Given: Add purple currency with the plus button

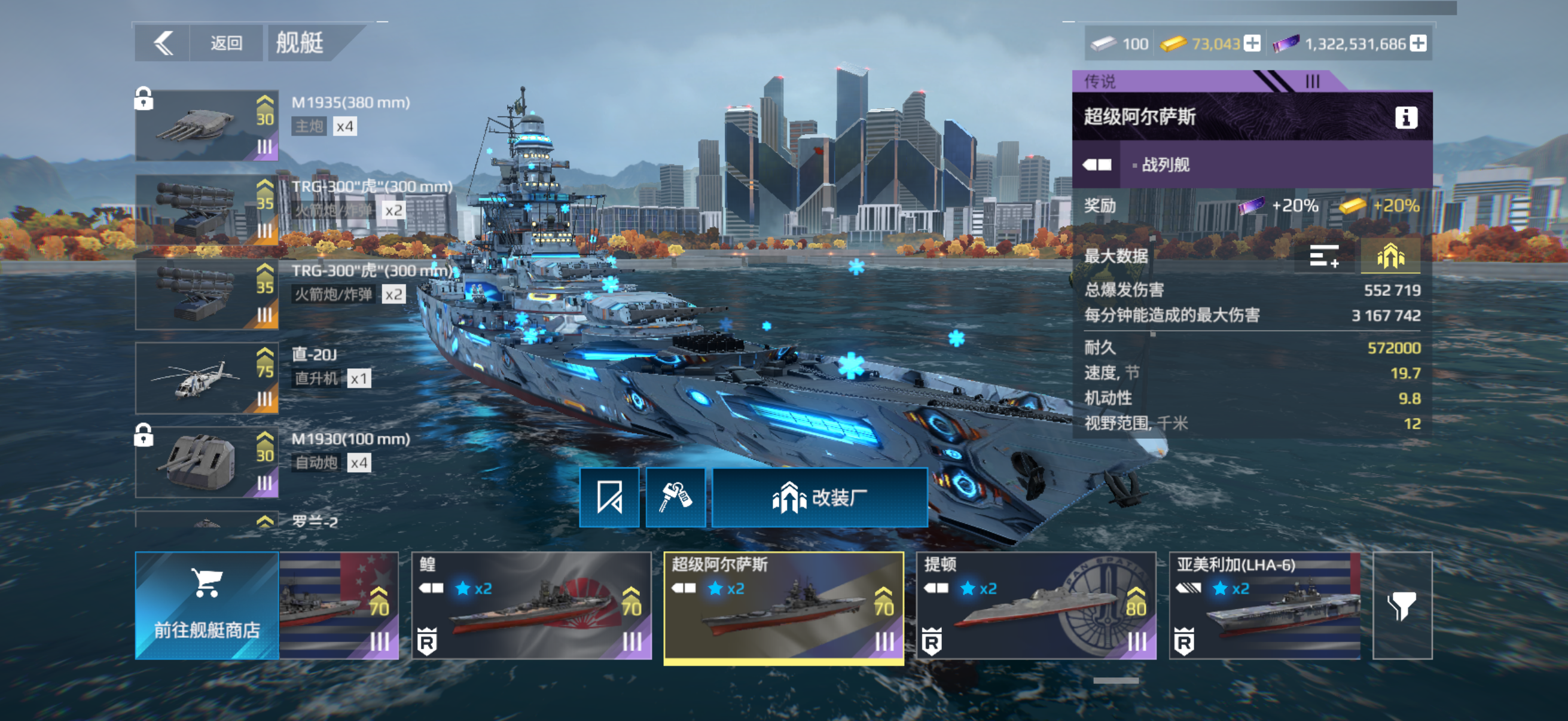Looking at the screenshot, I should click(1418, 44).
